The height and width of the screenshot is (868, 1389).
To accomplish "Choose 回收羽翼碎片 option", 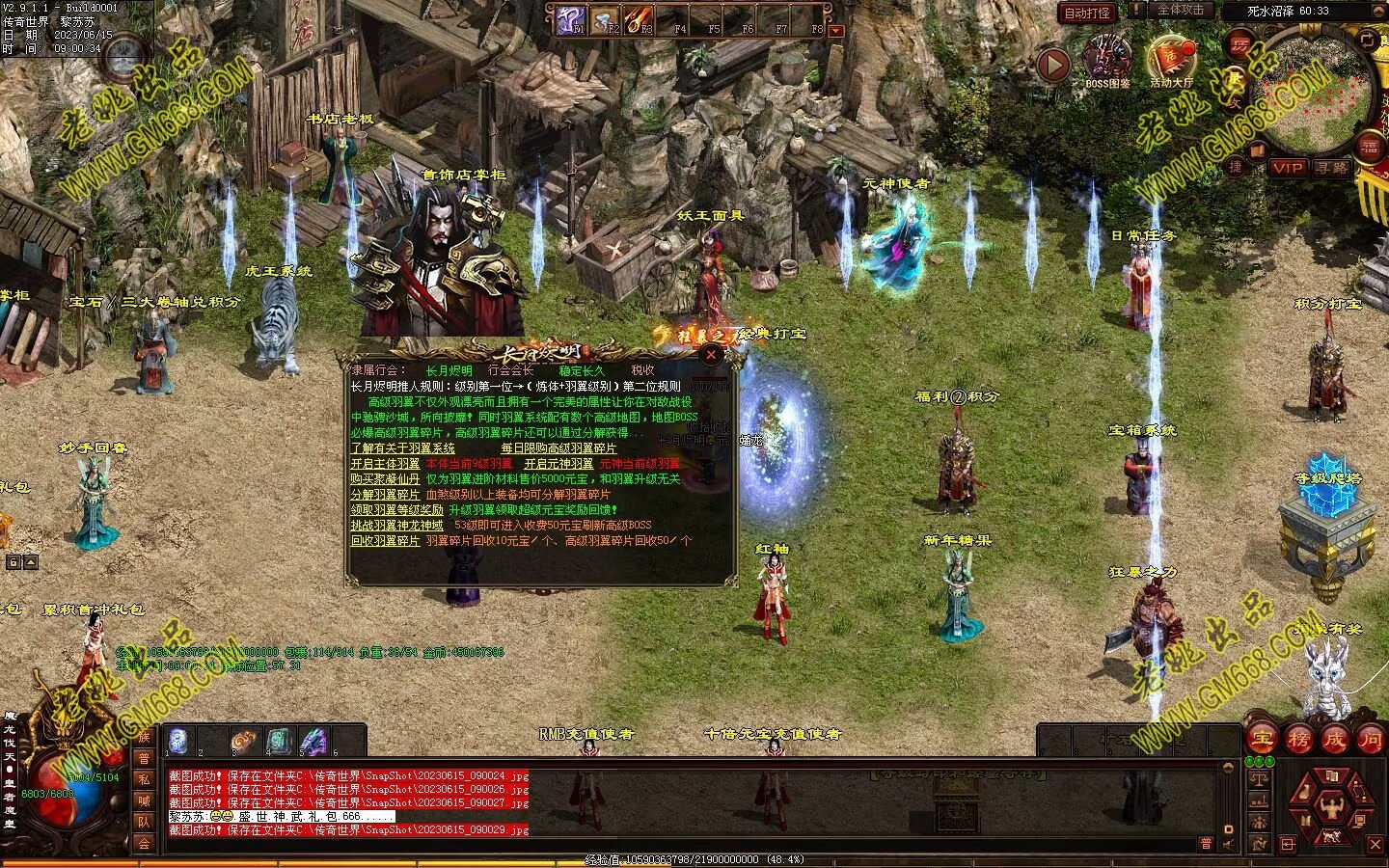I will tap(384, 541).
